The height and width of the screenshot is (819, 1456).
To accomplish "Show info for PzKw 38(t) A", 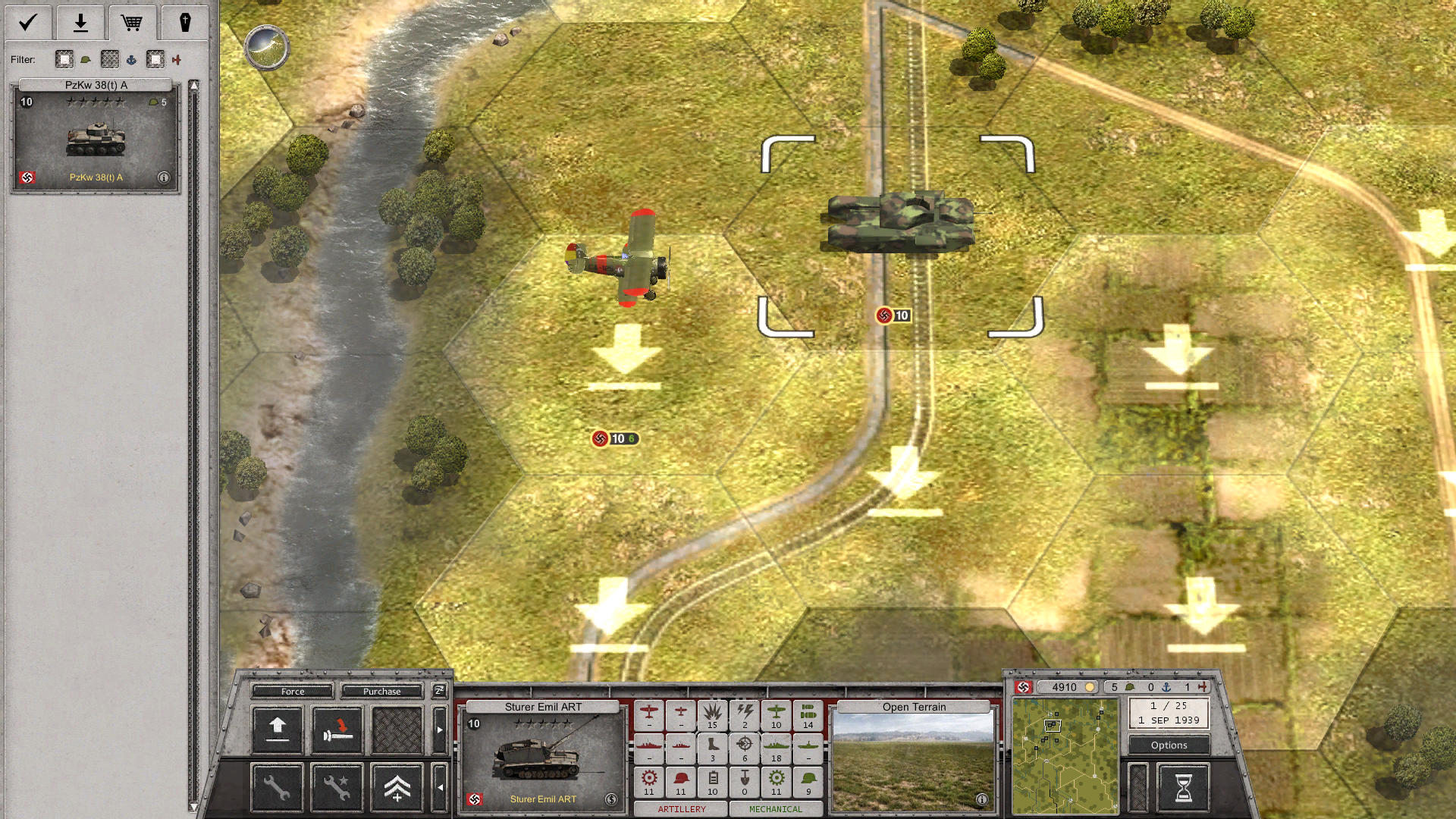I will [164, 177].
